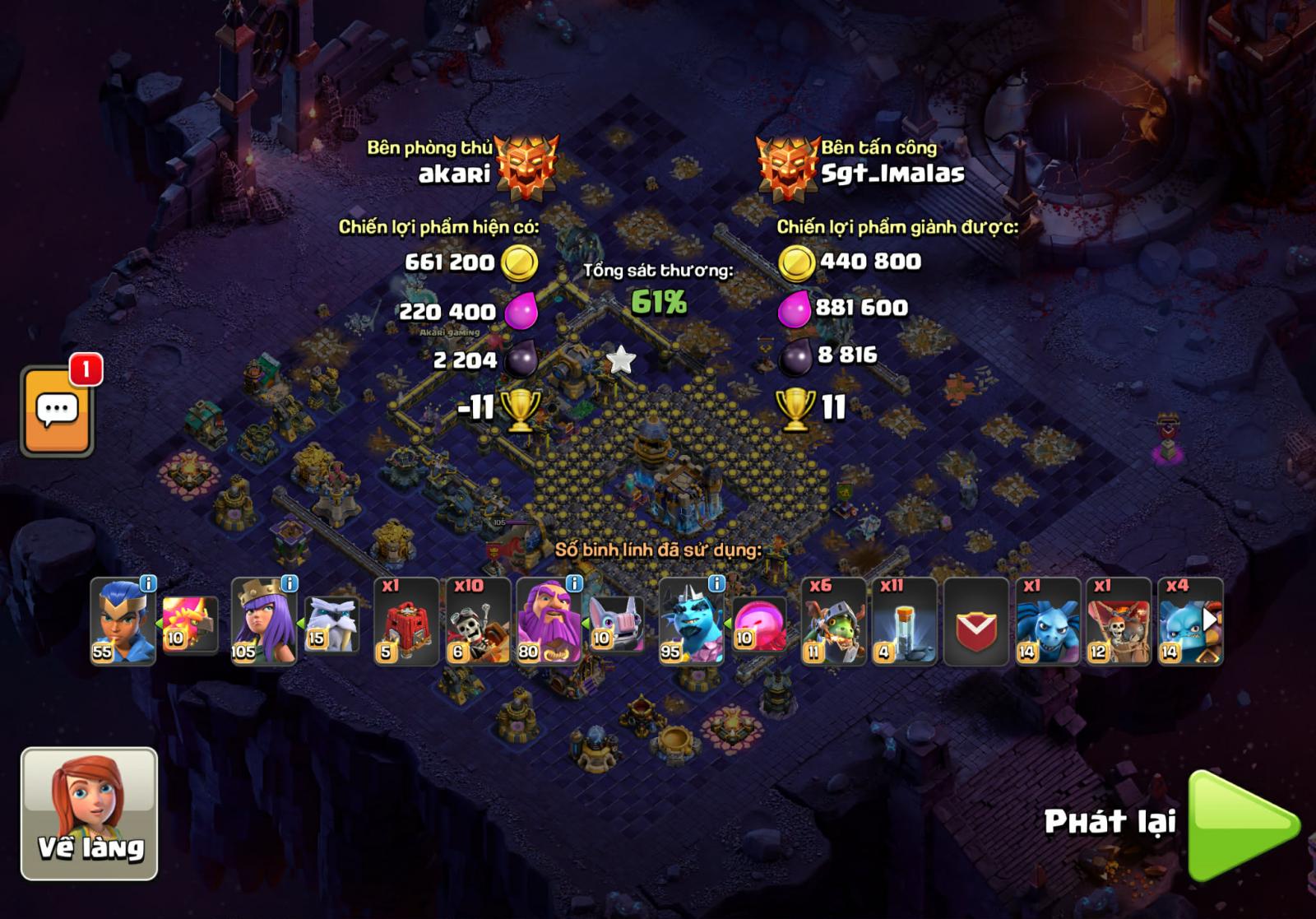Select the red clan shield slot
This screenshot has width=1316, height=919.
pos(975,622)
